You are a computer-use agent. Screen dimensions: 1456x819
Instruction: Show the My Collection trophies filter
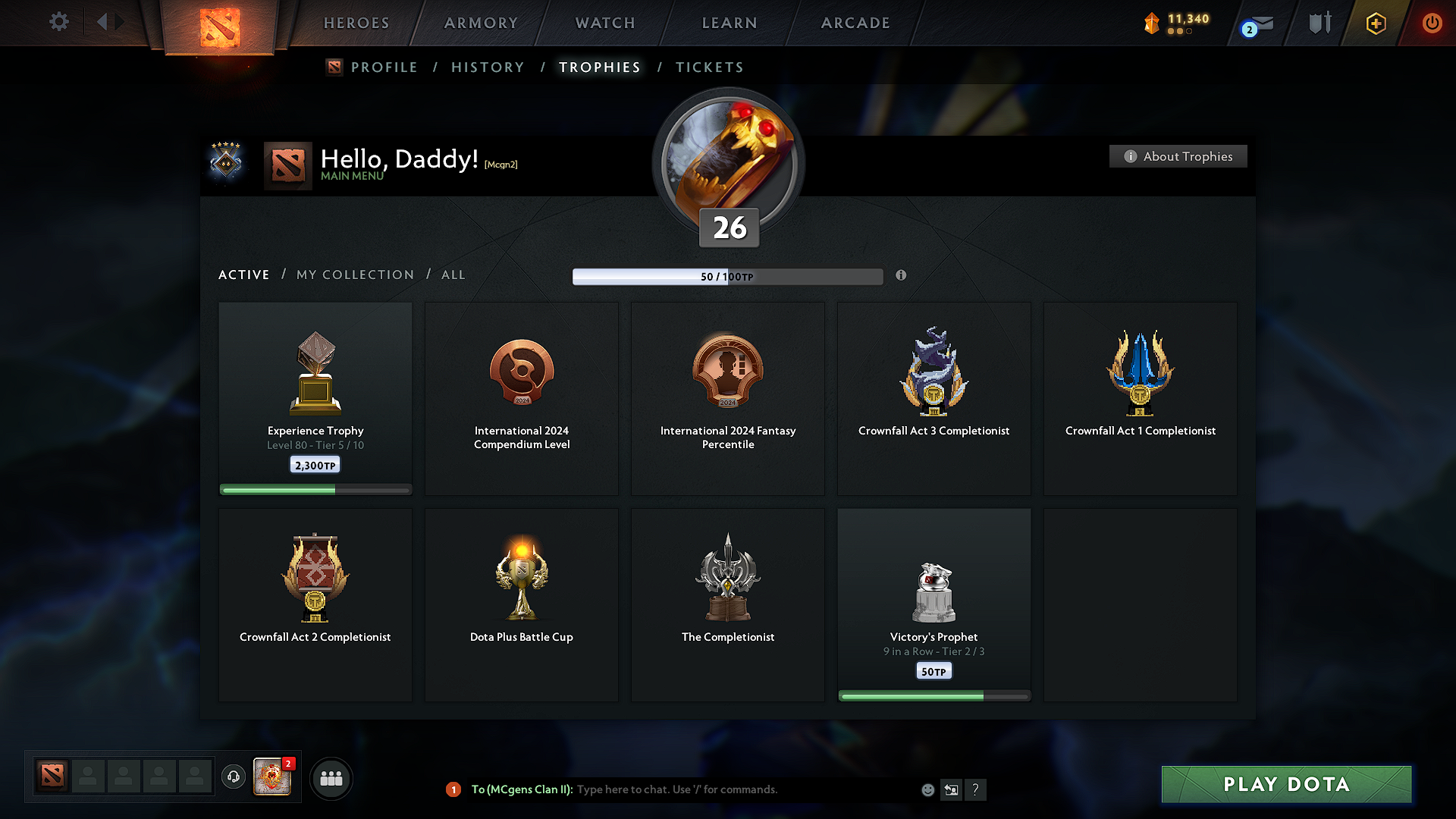click(x=355, y=275)
